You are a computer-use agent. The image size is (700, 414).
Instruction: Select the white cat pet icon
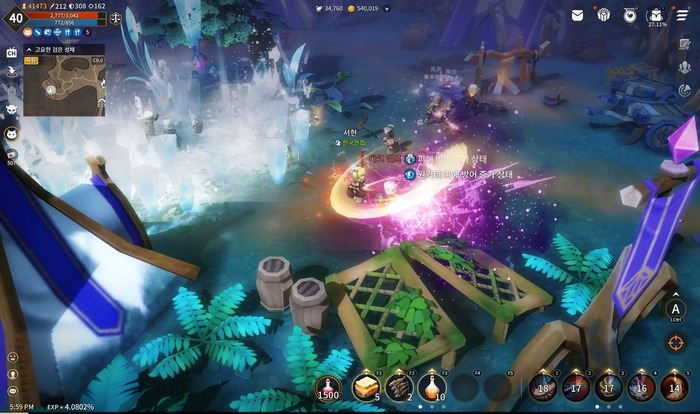(12, 133)
